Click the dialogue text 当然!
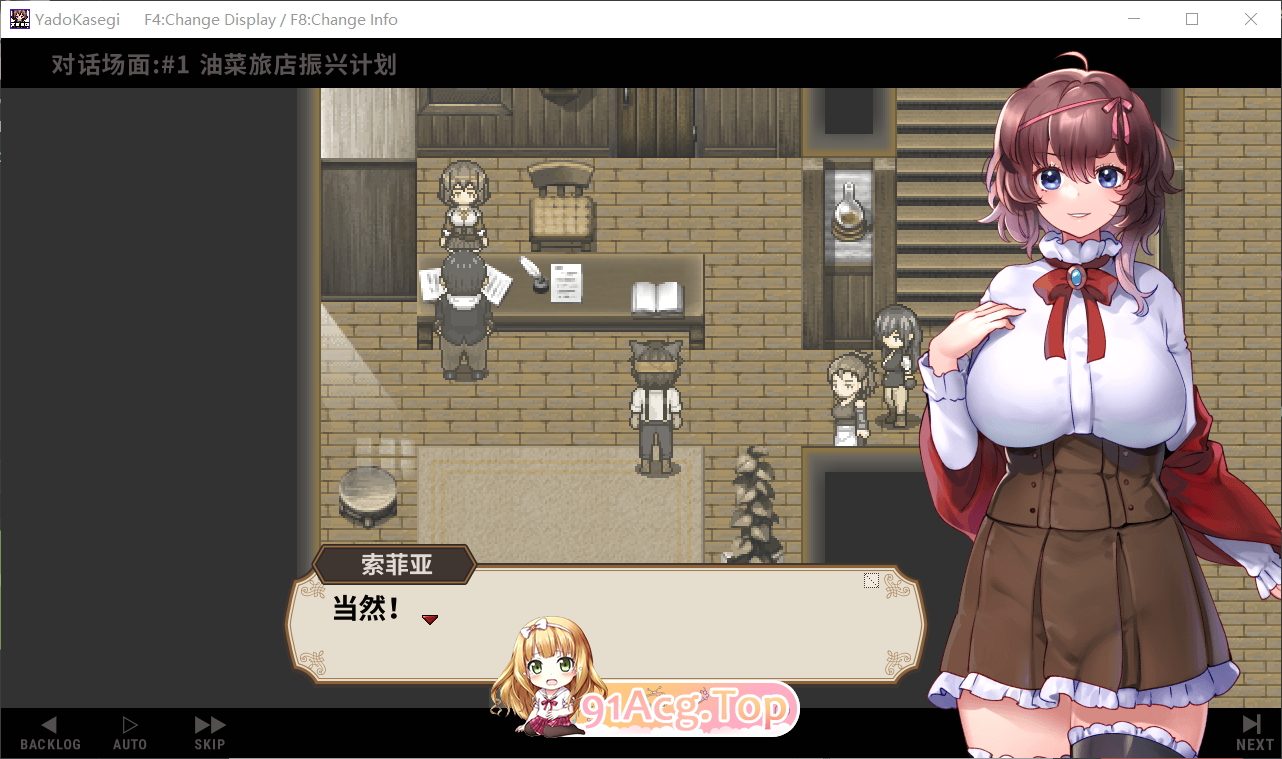This screenshot has height=759, width=1282. [x=362, y=609]
